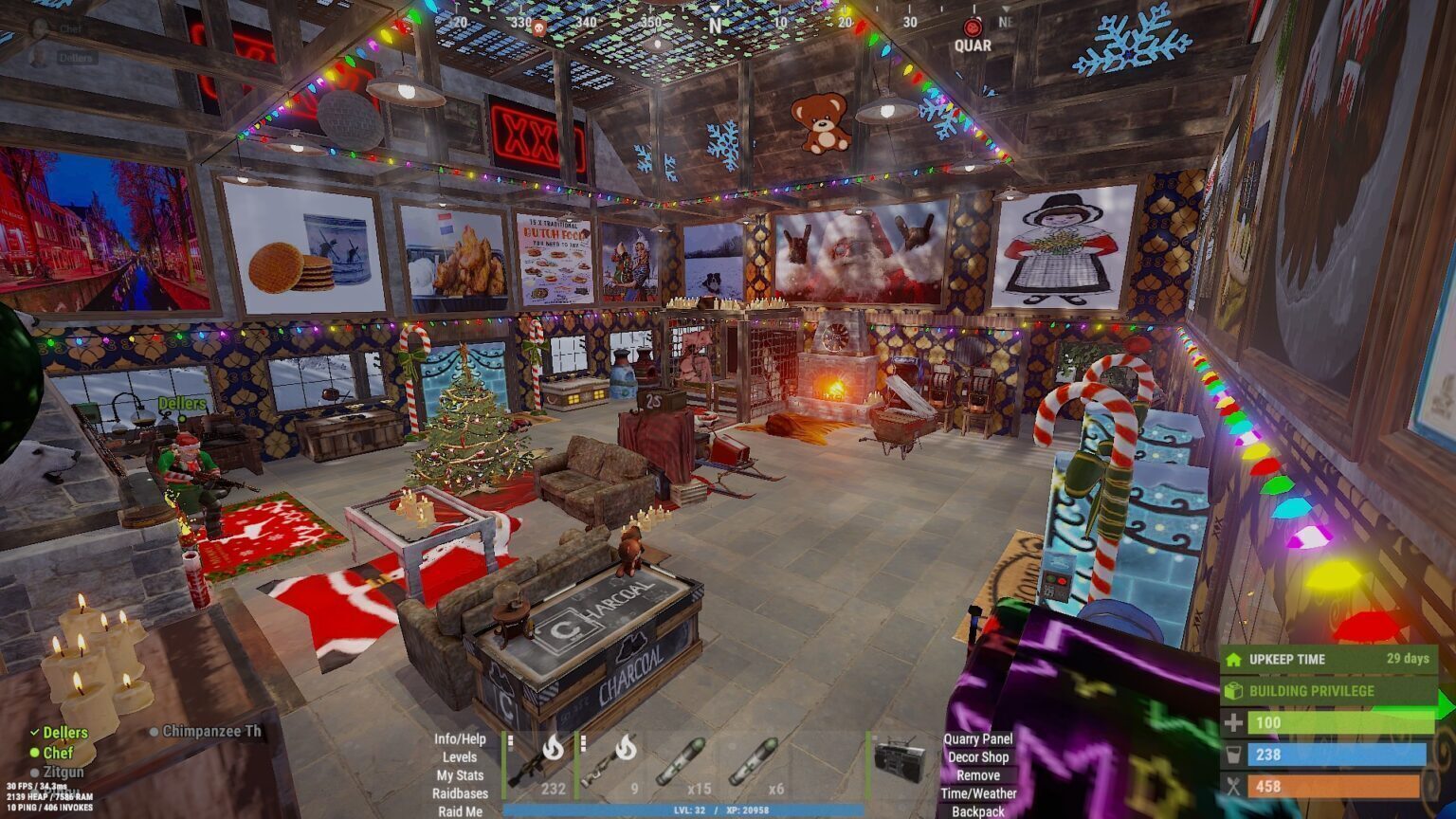Viewport: 1456px width, 819px height.
Task: Open the Backpack
Action: pyautogui.click(x=978, y=811)
